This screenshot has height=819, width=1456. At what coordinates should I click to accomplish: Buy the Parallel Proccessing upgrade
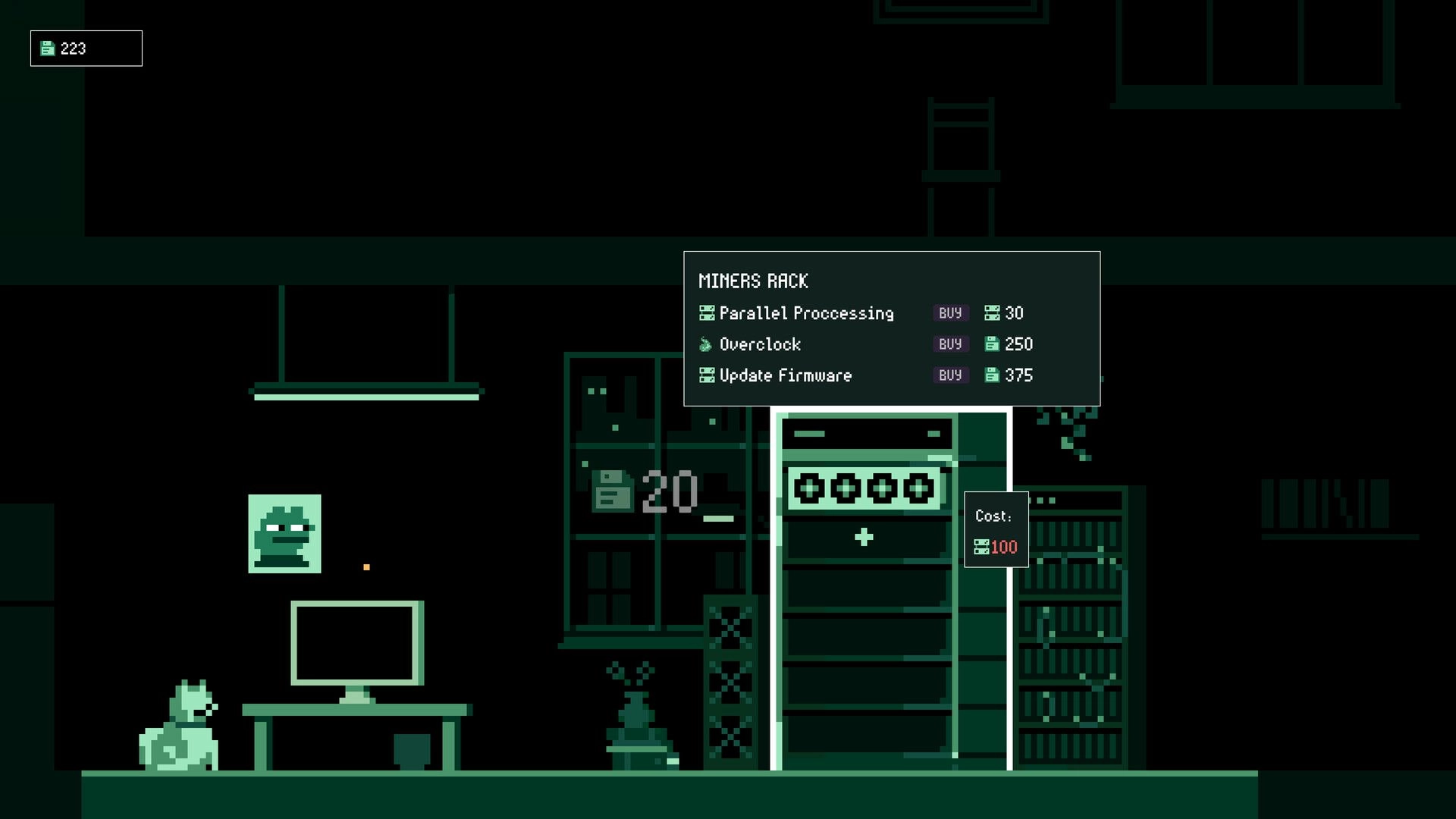[950, 312]
